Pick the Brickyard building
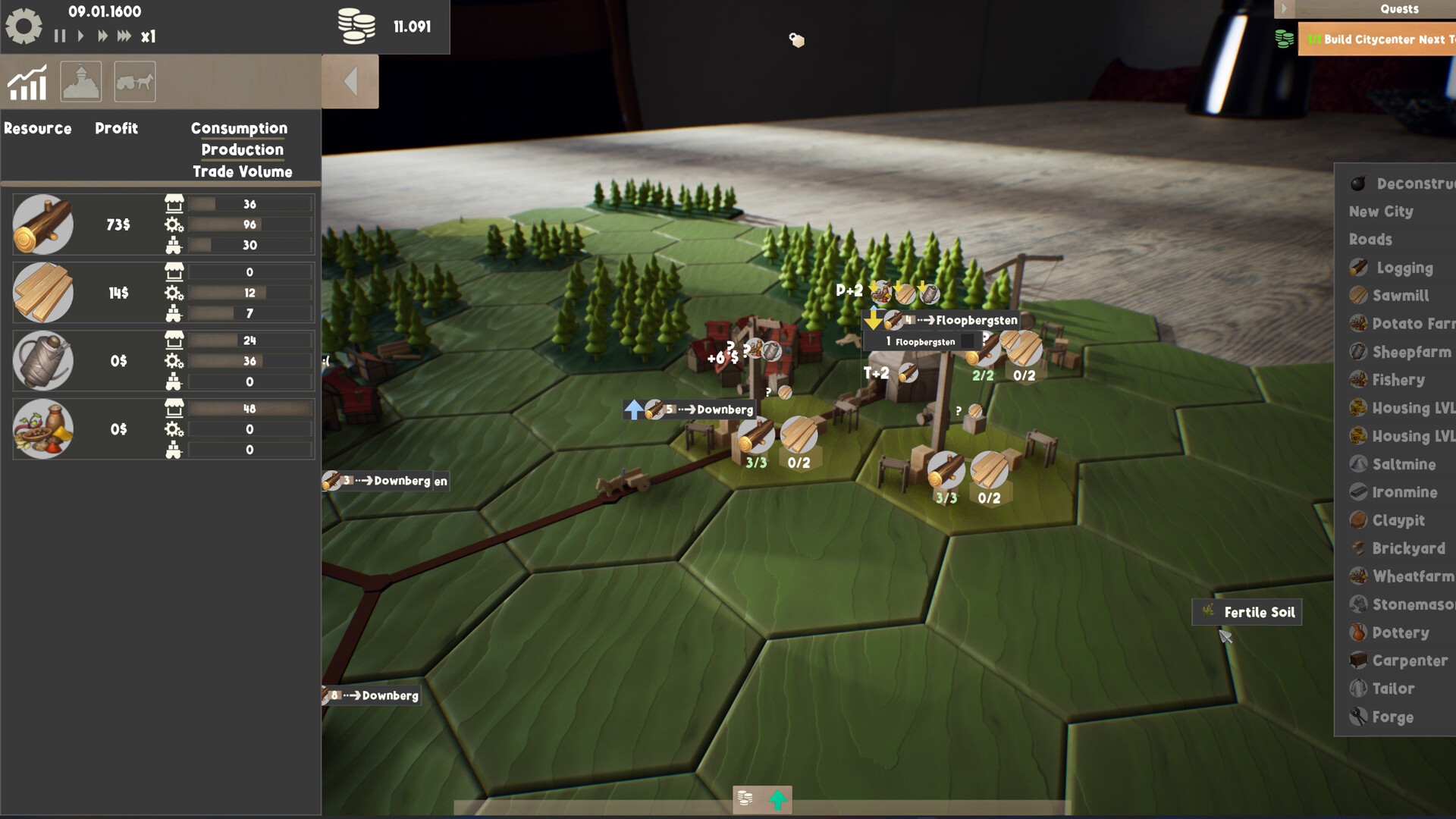Viewport: 1456px width, 819px height. 1407,548
